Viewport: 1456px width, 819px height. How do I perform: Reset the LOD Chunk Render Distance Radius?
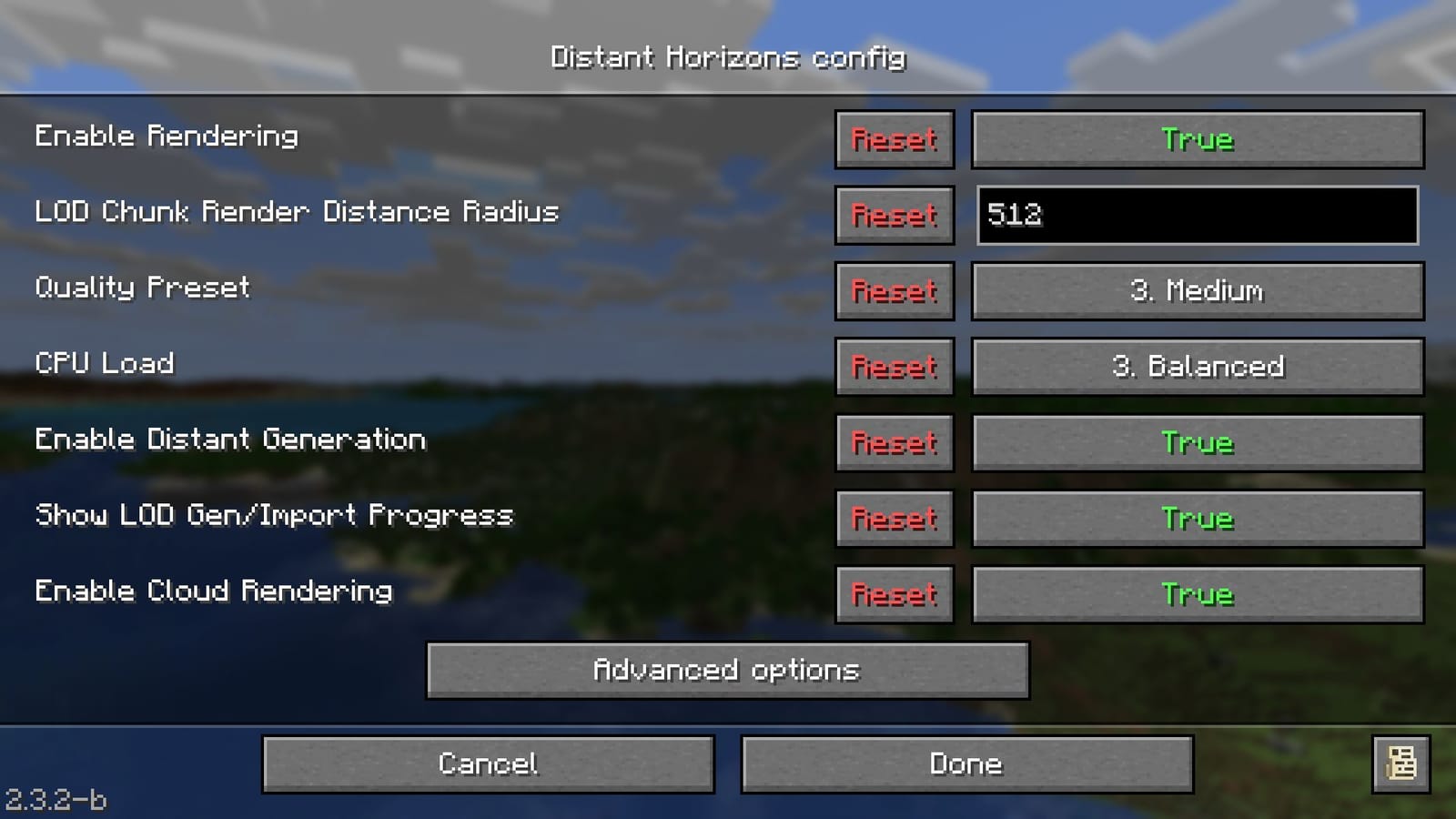click(x=893, y=216)
